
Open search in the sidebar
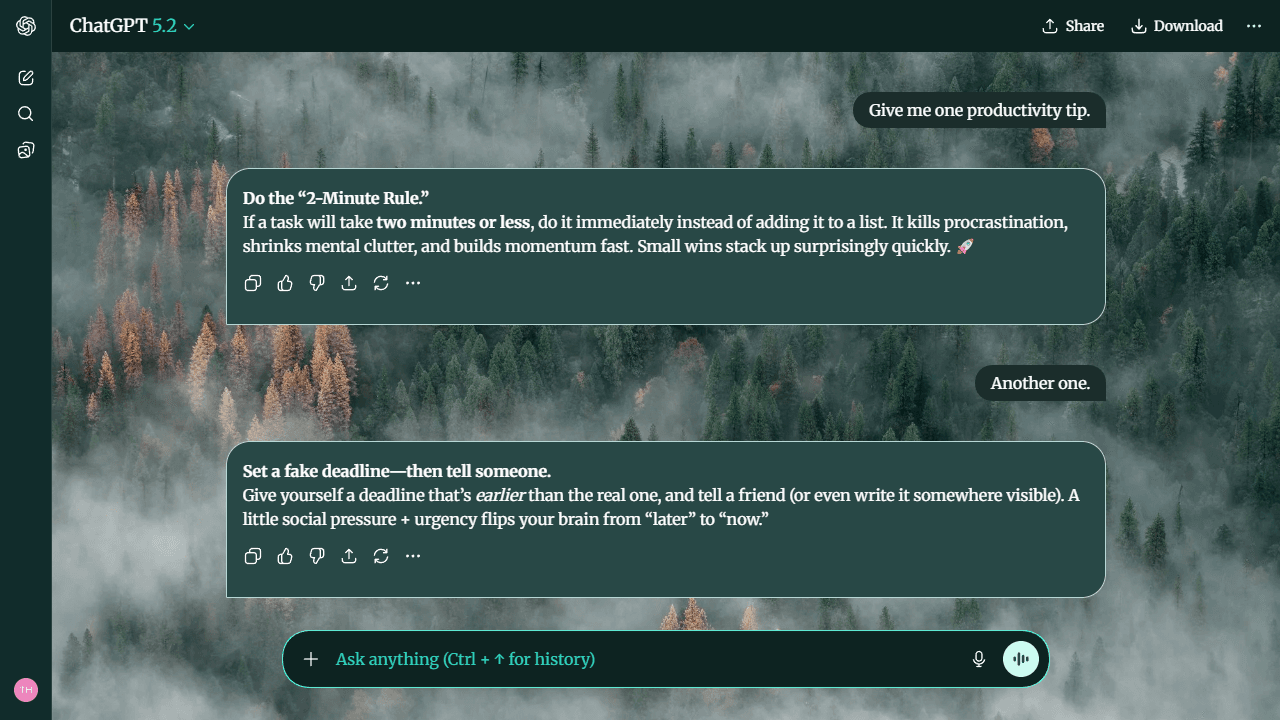25,113
